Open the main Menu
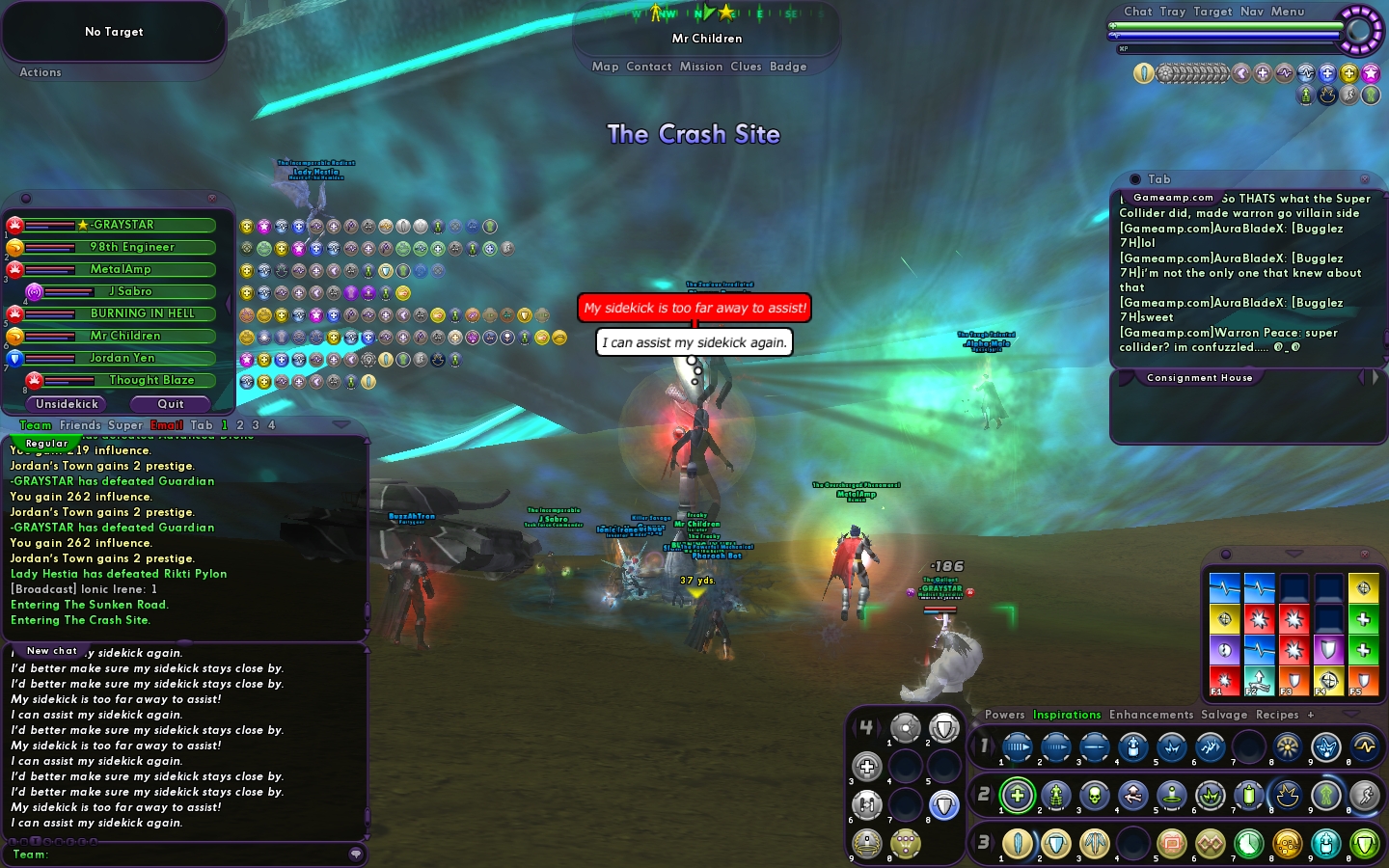The width and height of the screenshot is (1389, 868). point(1287,12)
